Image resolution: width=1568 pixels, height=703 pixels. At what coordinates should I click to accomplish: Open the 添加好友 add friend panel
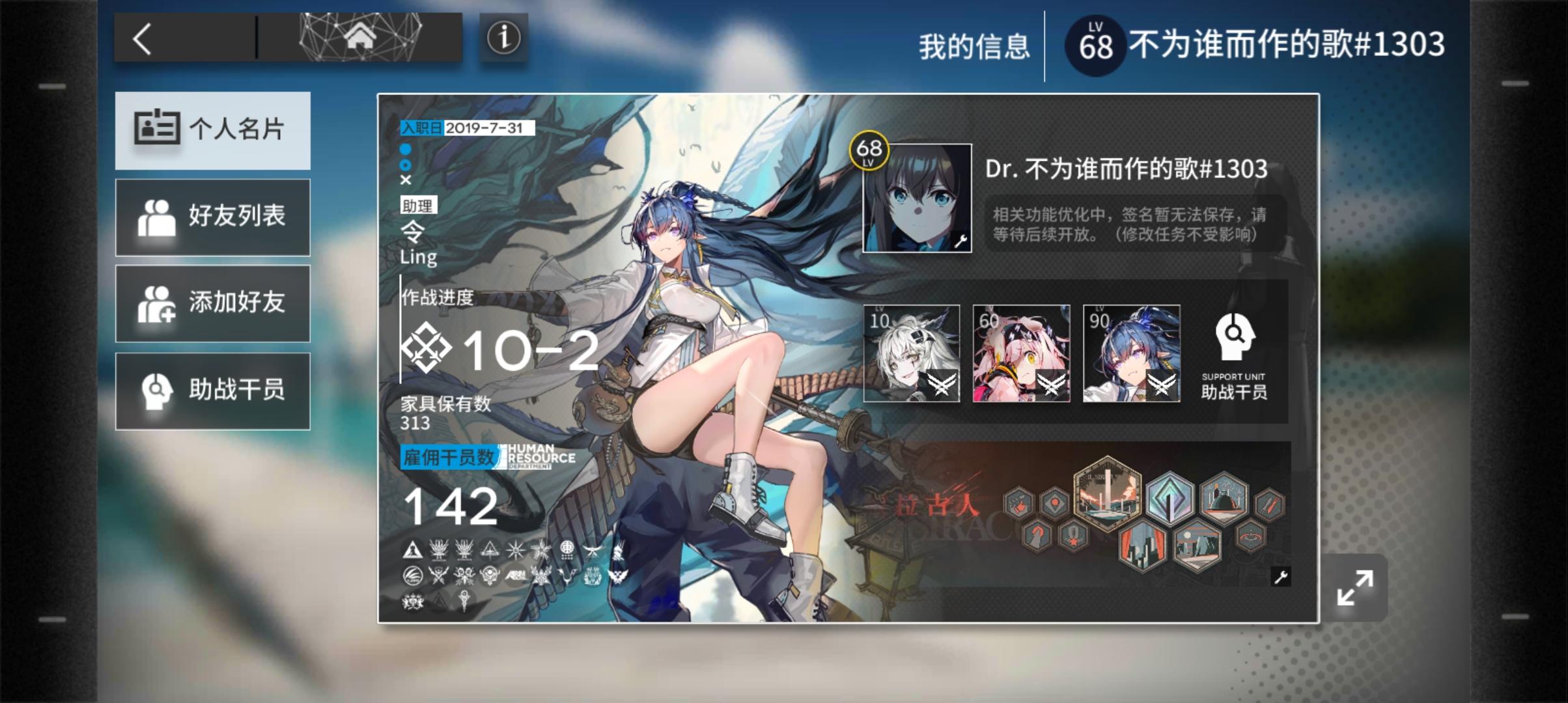(x=213, y=304)
